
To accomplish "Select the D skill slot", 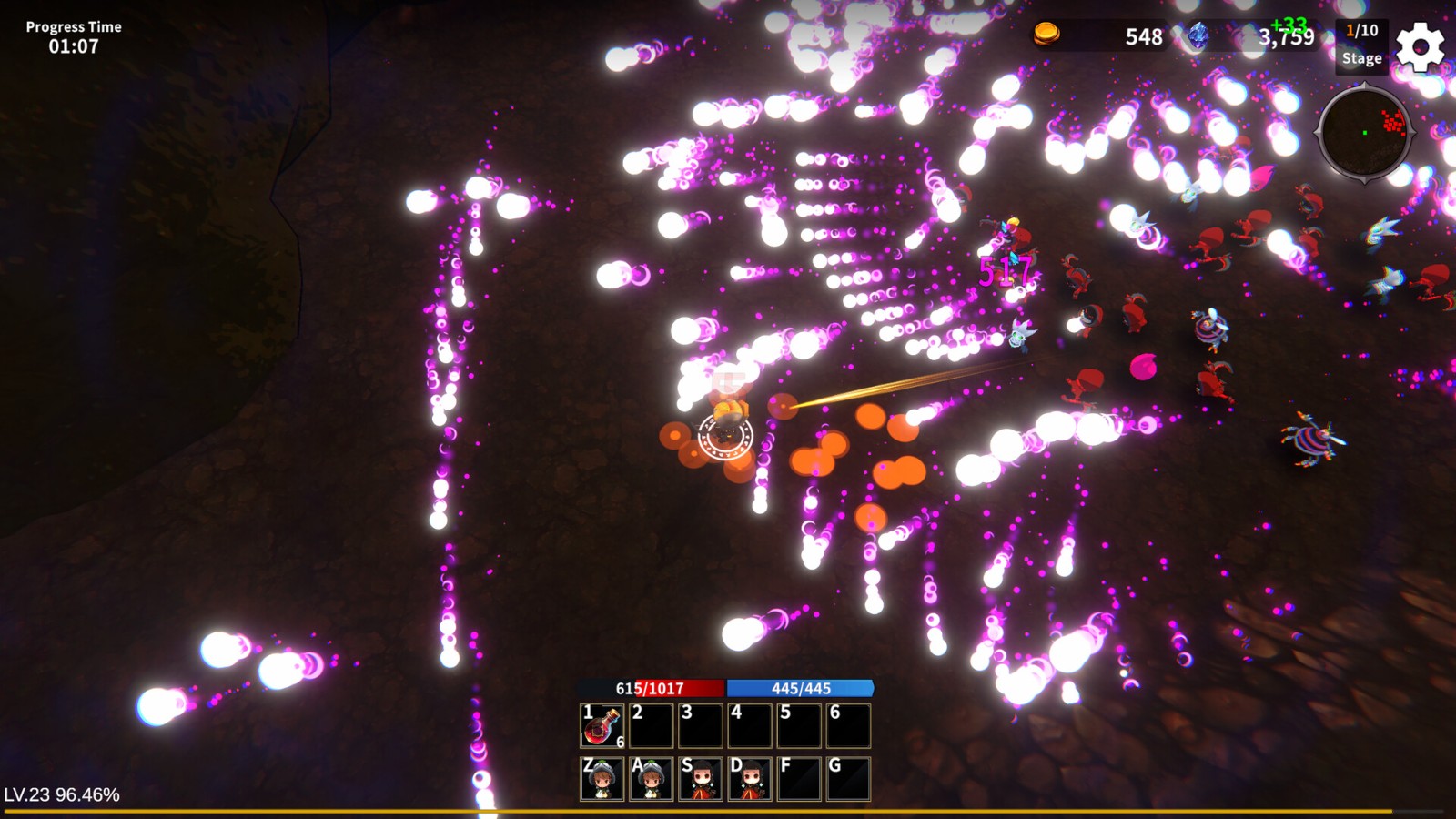I will coord(750,779).
